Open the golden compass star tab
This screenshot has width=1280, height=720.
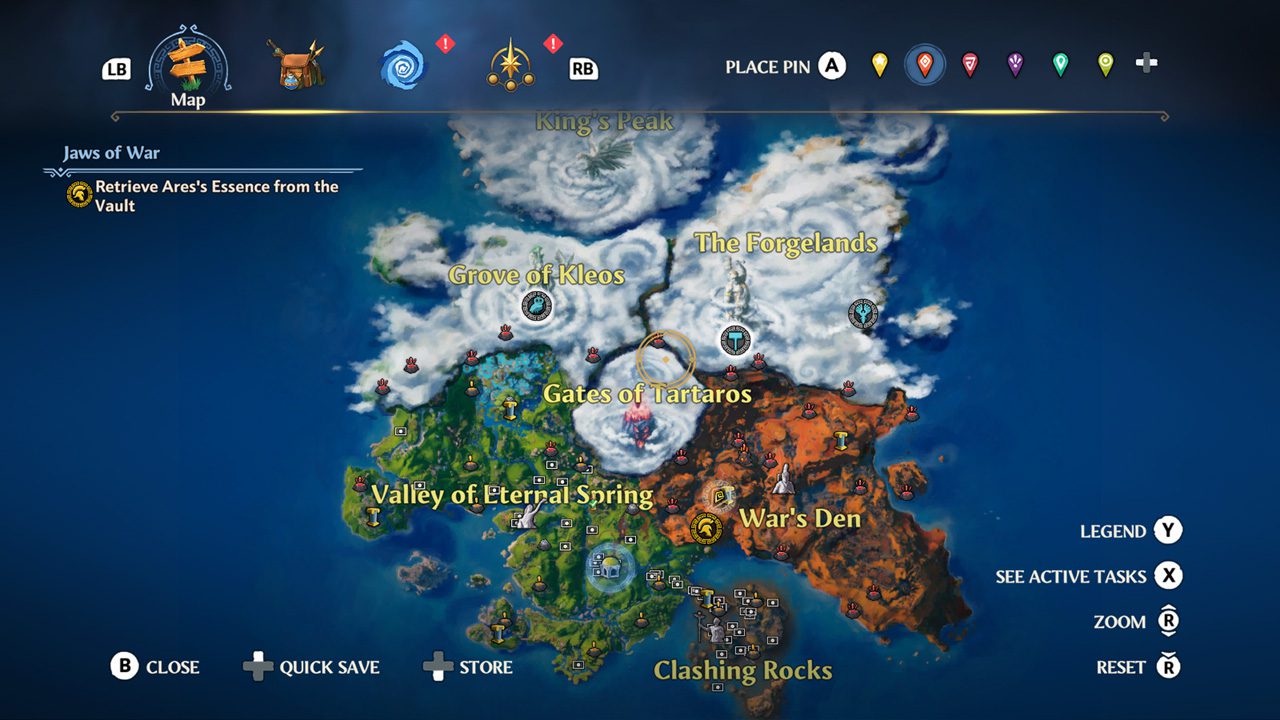click(x=511, y=66)
